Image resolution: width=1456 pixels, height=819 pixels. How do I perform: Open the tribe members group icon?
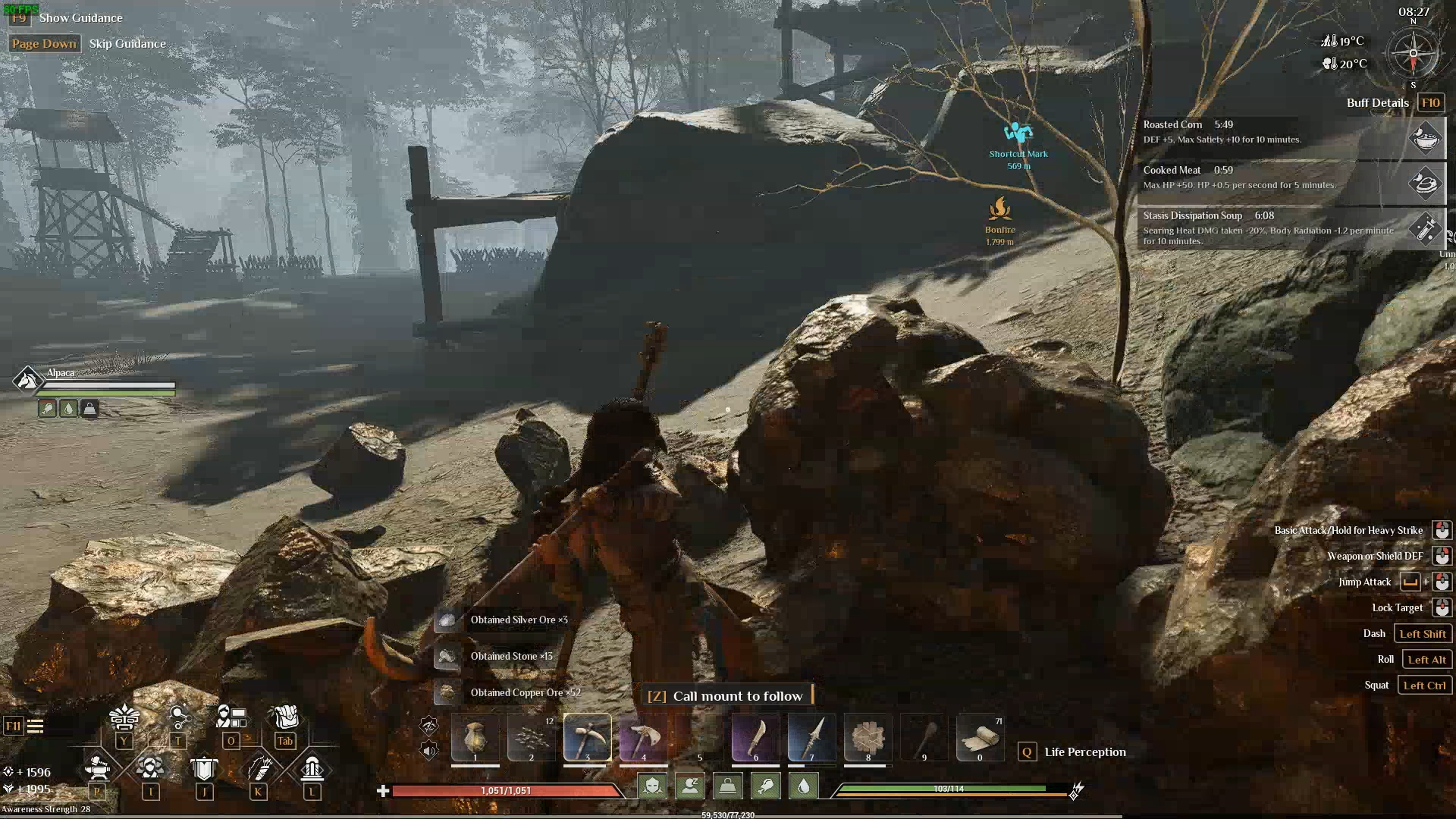[x=150, y=768]
